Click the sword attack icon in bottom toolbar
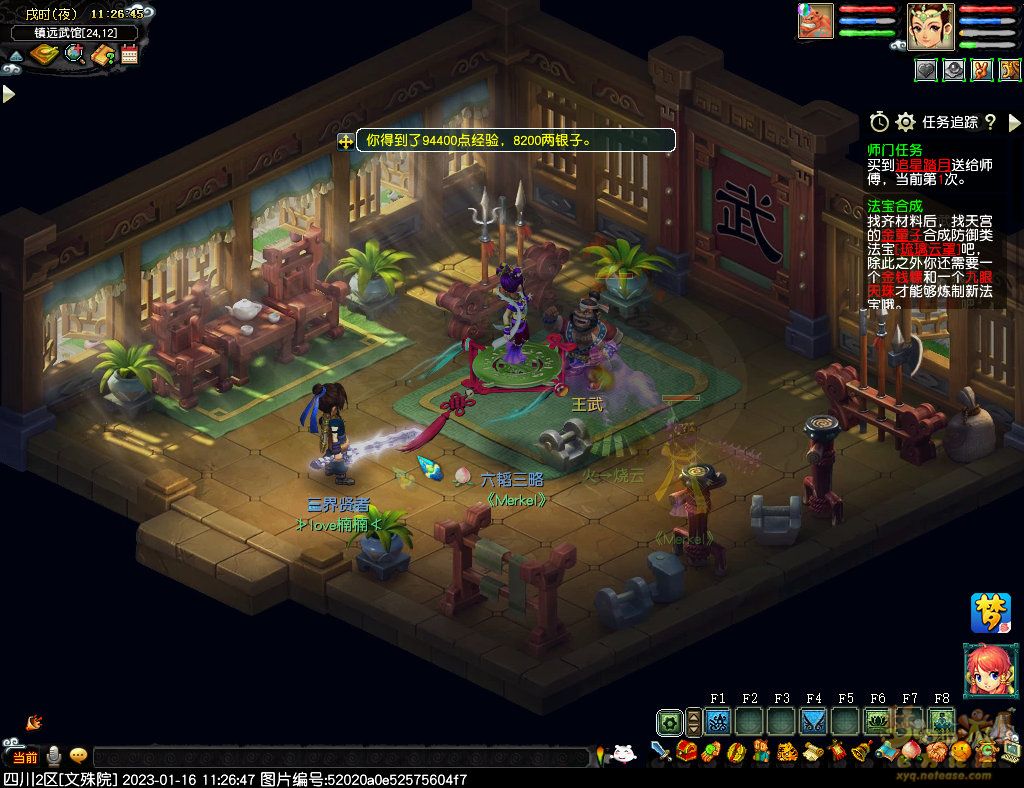 (661, 750)
